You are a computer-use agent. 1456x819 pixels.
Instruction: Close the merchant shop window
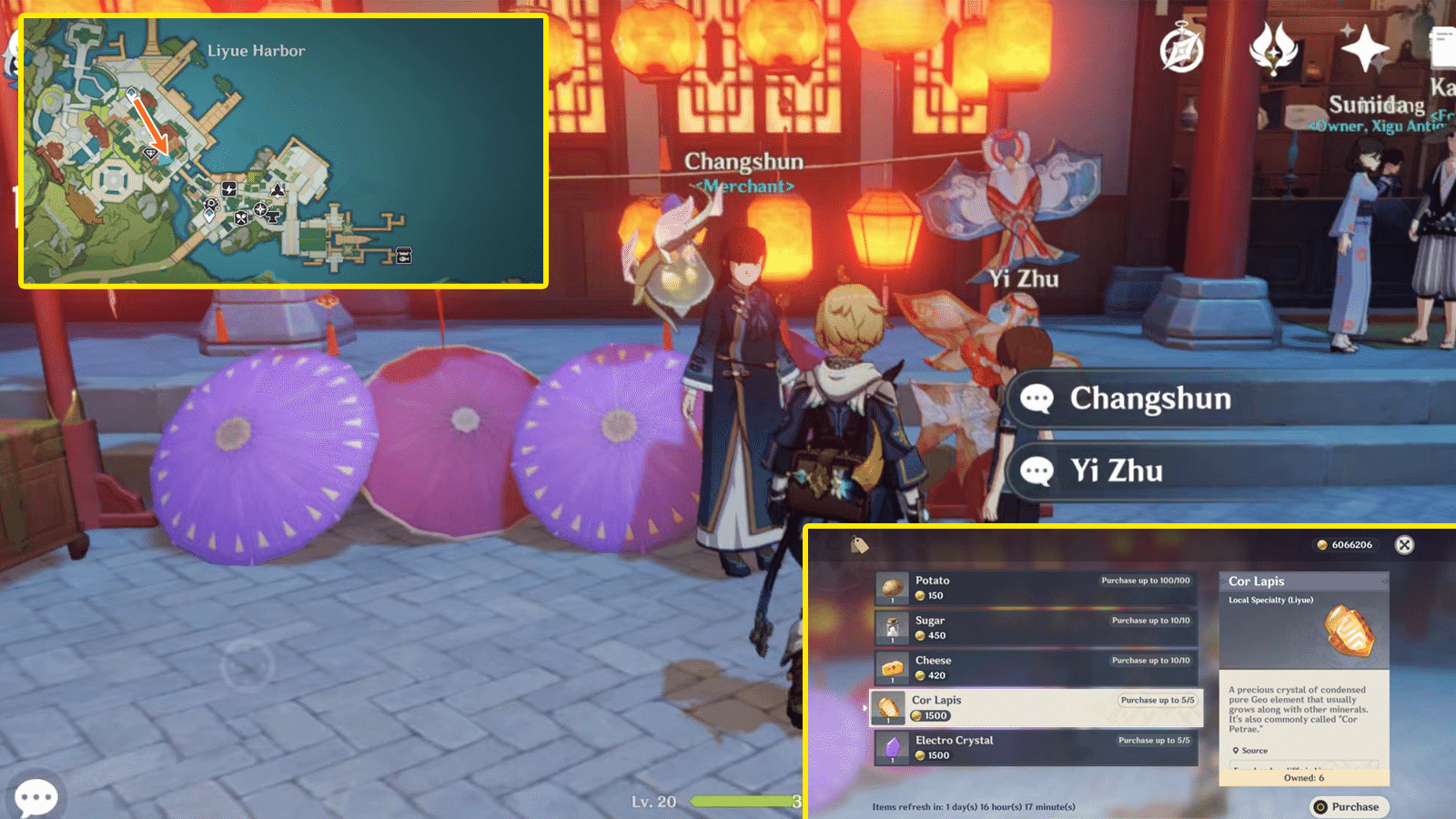1404,544
